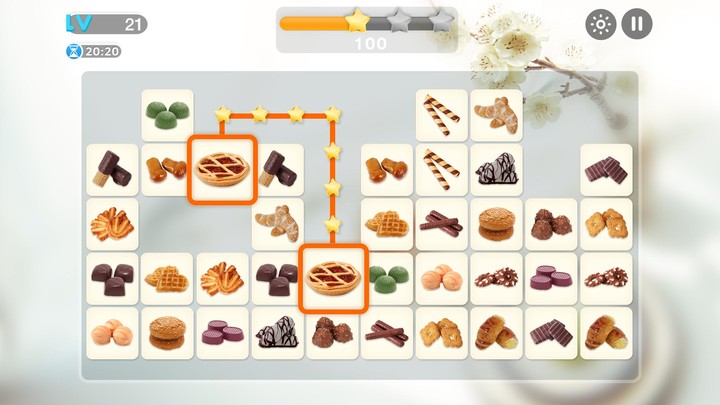The image size is (720, 405).
Task: Tap the sandwich cookie tile beside peach buns
Action: click(167, 333)
